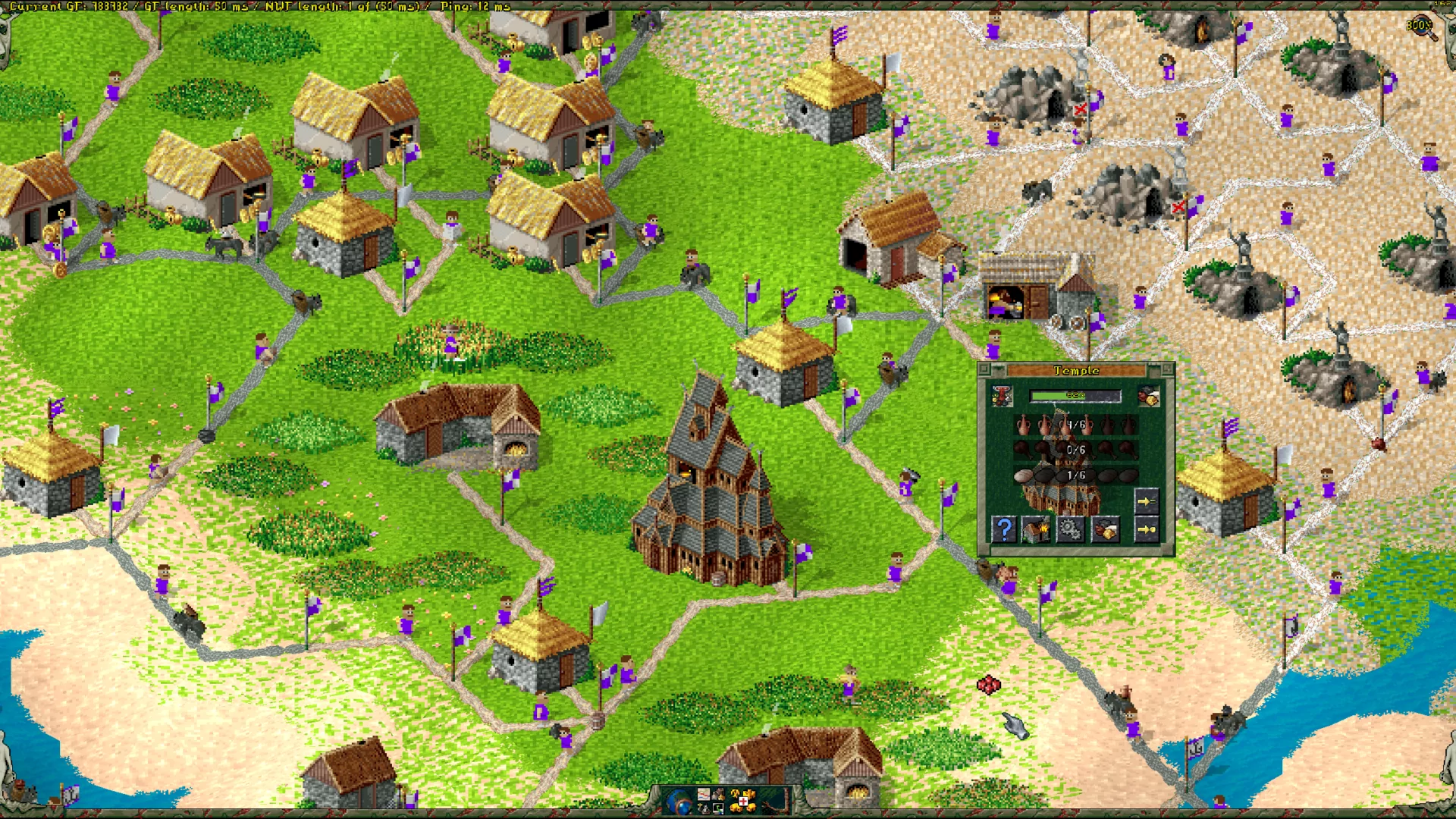This screenshot has width=1456, height=819.
Task: Toggle gold delivery with the coins button
Action: pyautogui.click(x=1106, y=529)
